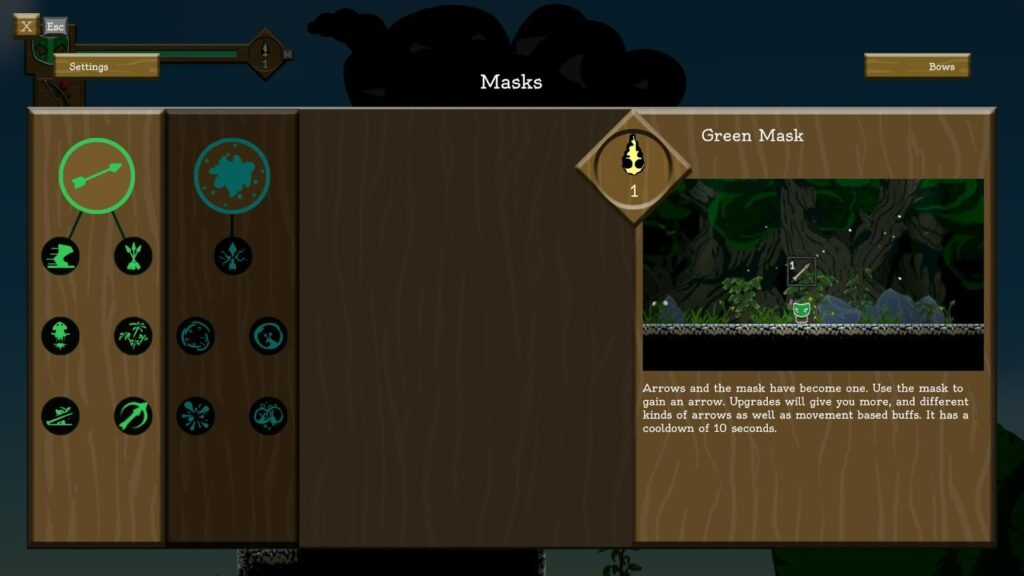Close the Masks menu with X
1024x576 pixels.
click(26, 26)
